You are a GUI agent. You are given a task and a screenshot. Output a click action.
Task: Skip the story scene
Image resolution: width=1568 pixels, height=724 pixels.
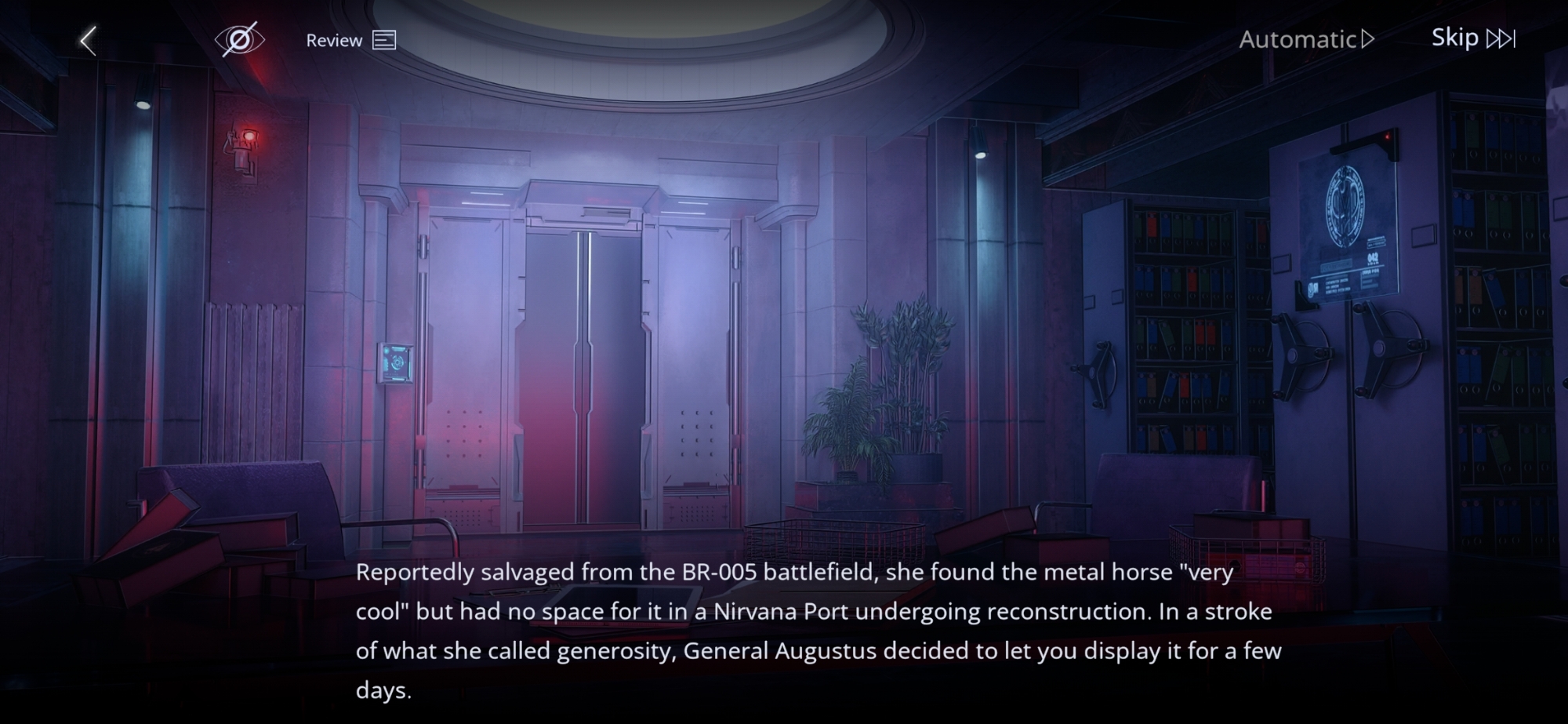(1473, 38)
